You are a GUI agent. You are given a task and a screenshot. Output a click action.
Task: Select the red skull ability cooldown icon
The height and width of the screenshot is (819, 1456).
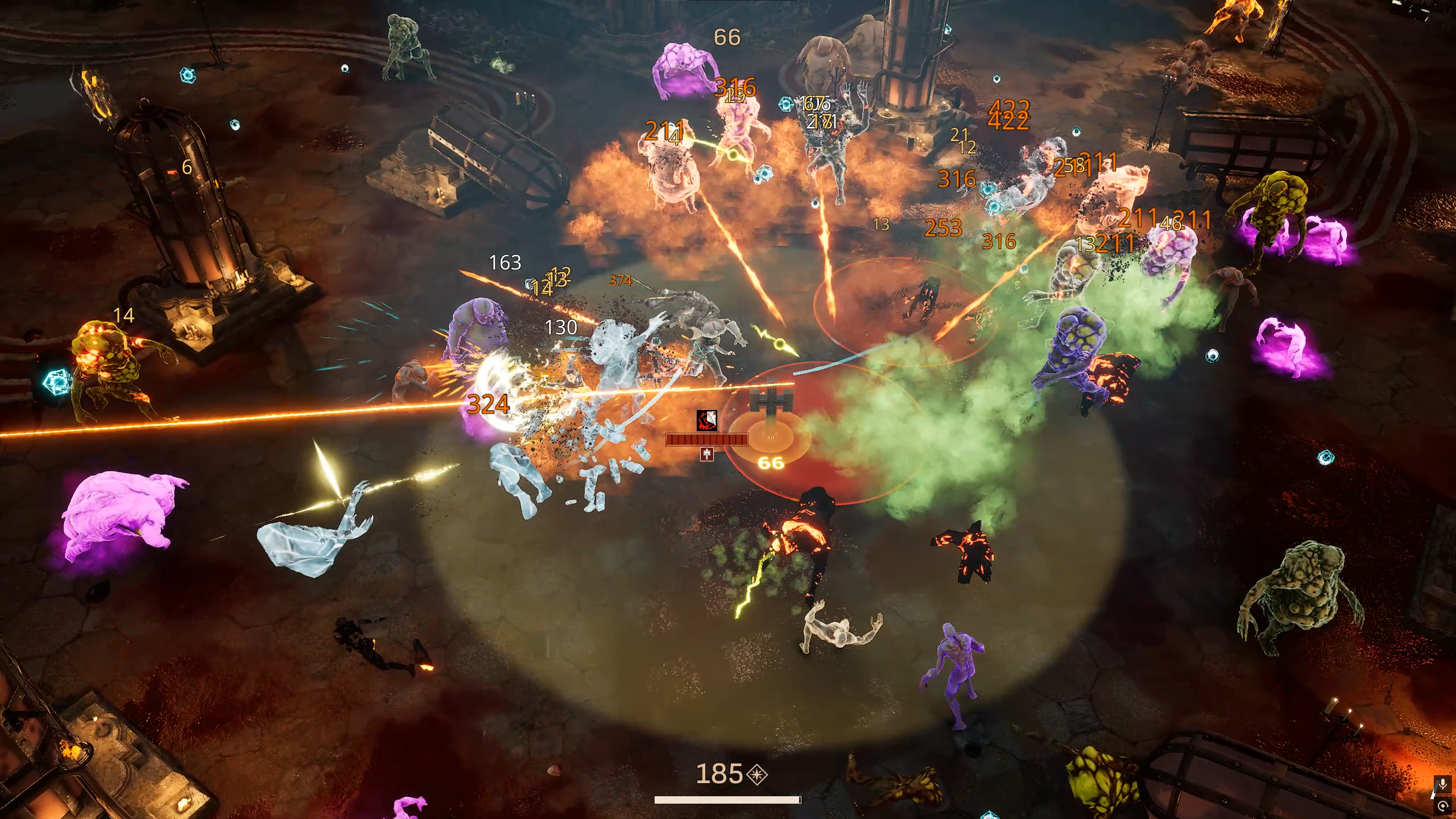pos(706,420)
